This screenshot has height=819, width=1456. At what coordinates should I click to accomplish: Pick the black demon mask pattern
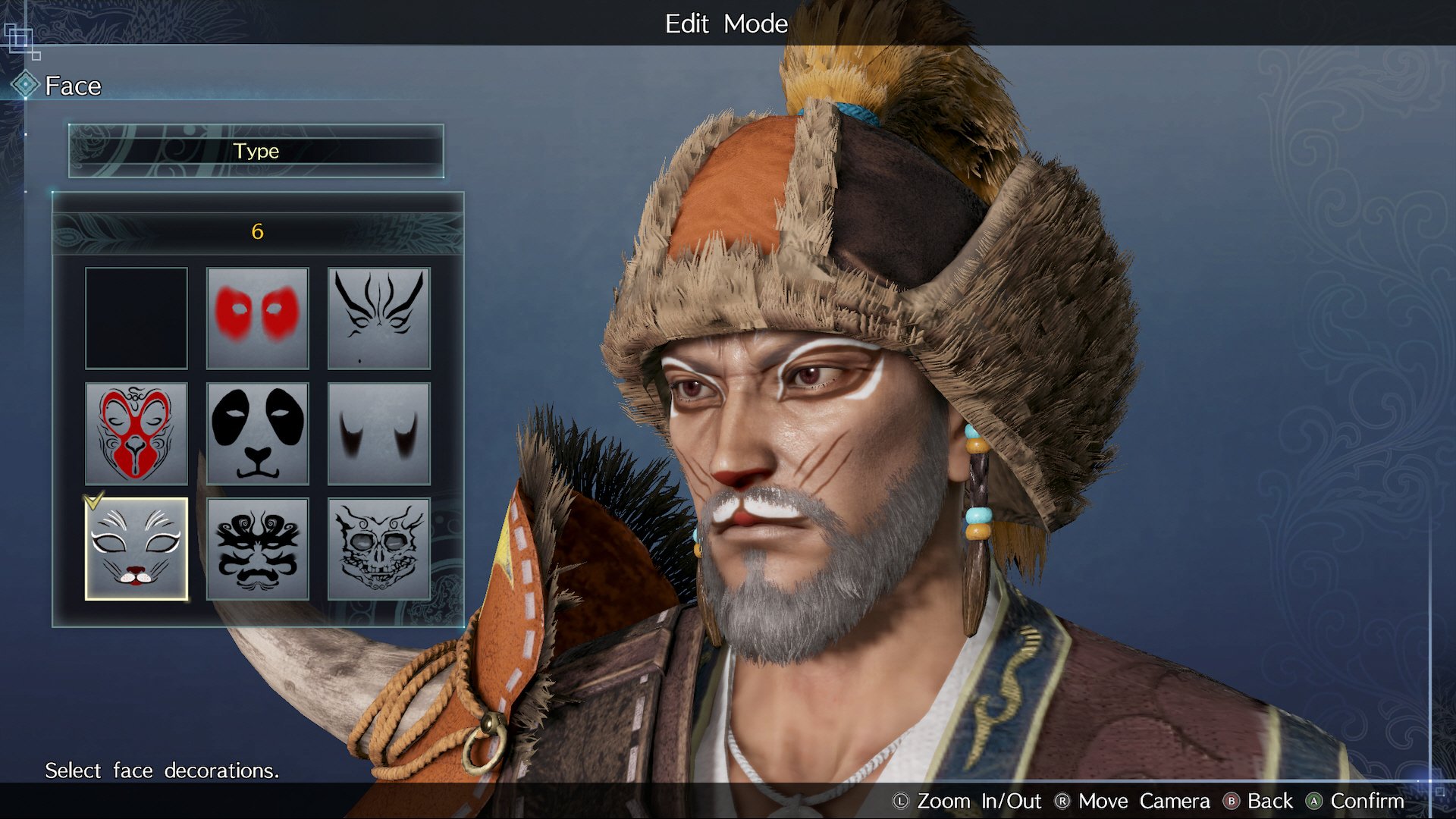click(x=258, y=549)
